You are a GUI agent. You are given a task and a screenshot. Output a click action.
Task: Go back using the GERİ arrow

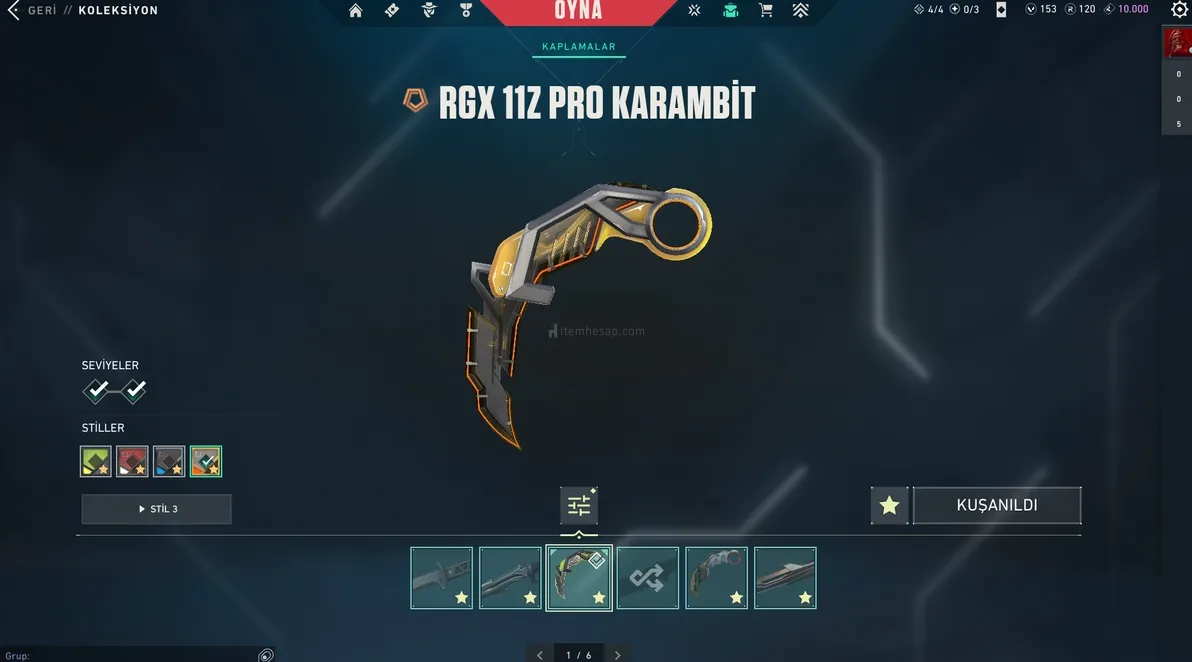point(14,11)
